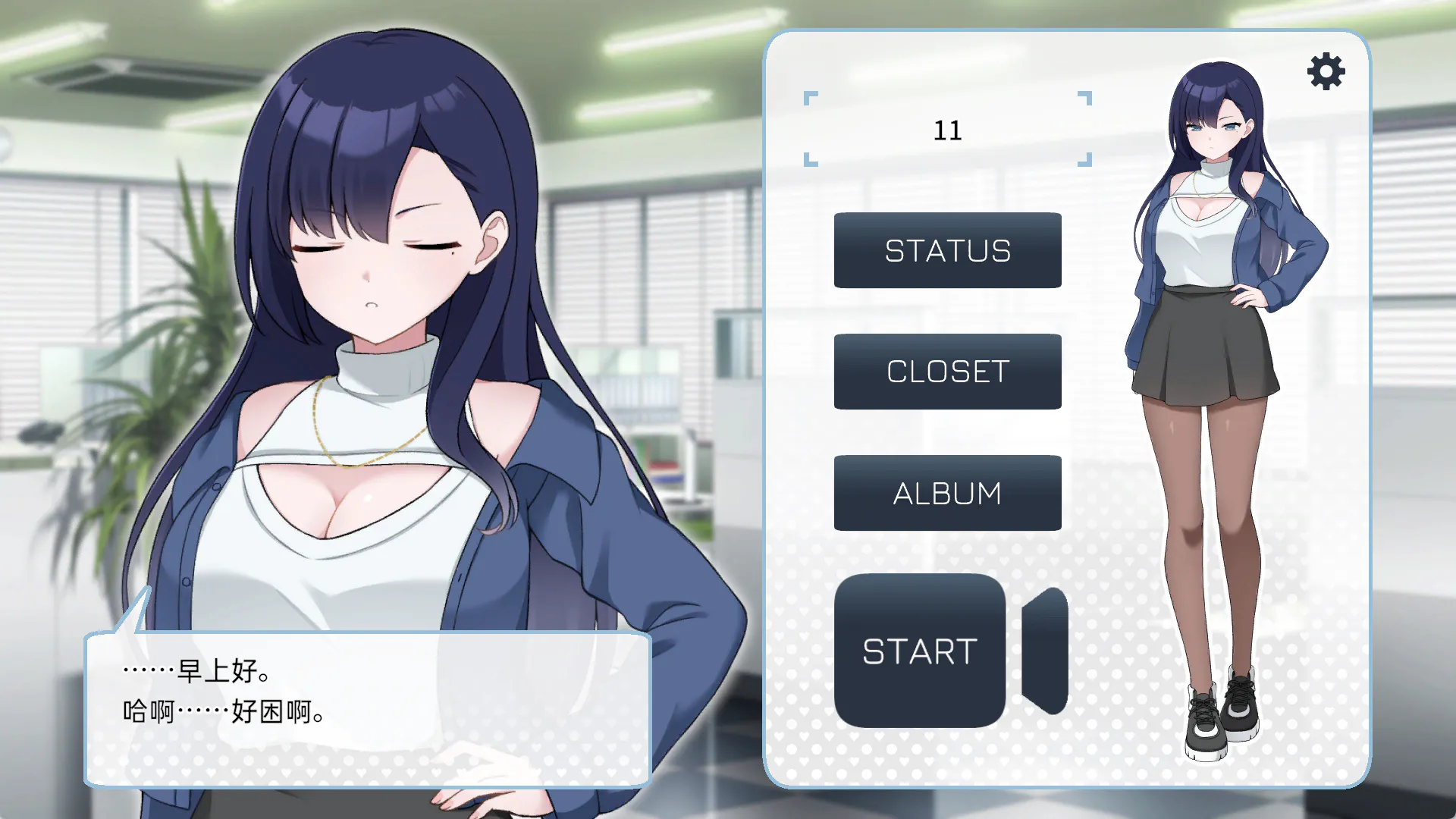This screenshot has height=819, width=1456.
Task: Open the ALBUM gallery
Action: (x=947, y=493)
